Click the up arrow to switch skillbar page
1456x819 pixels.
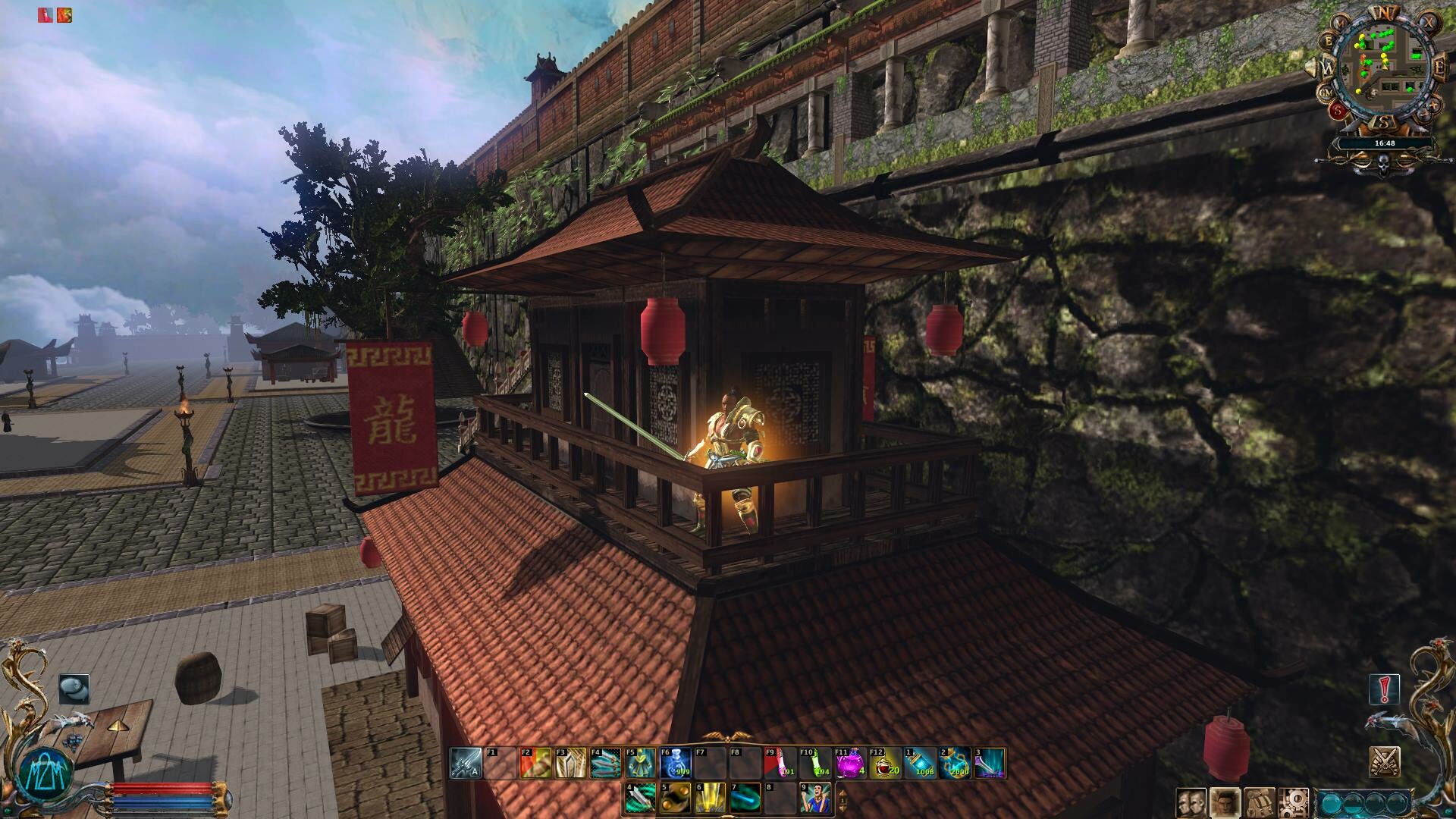[x=843, y=792]
